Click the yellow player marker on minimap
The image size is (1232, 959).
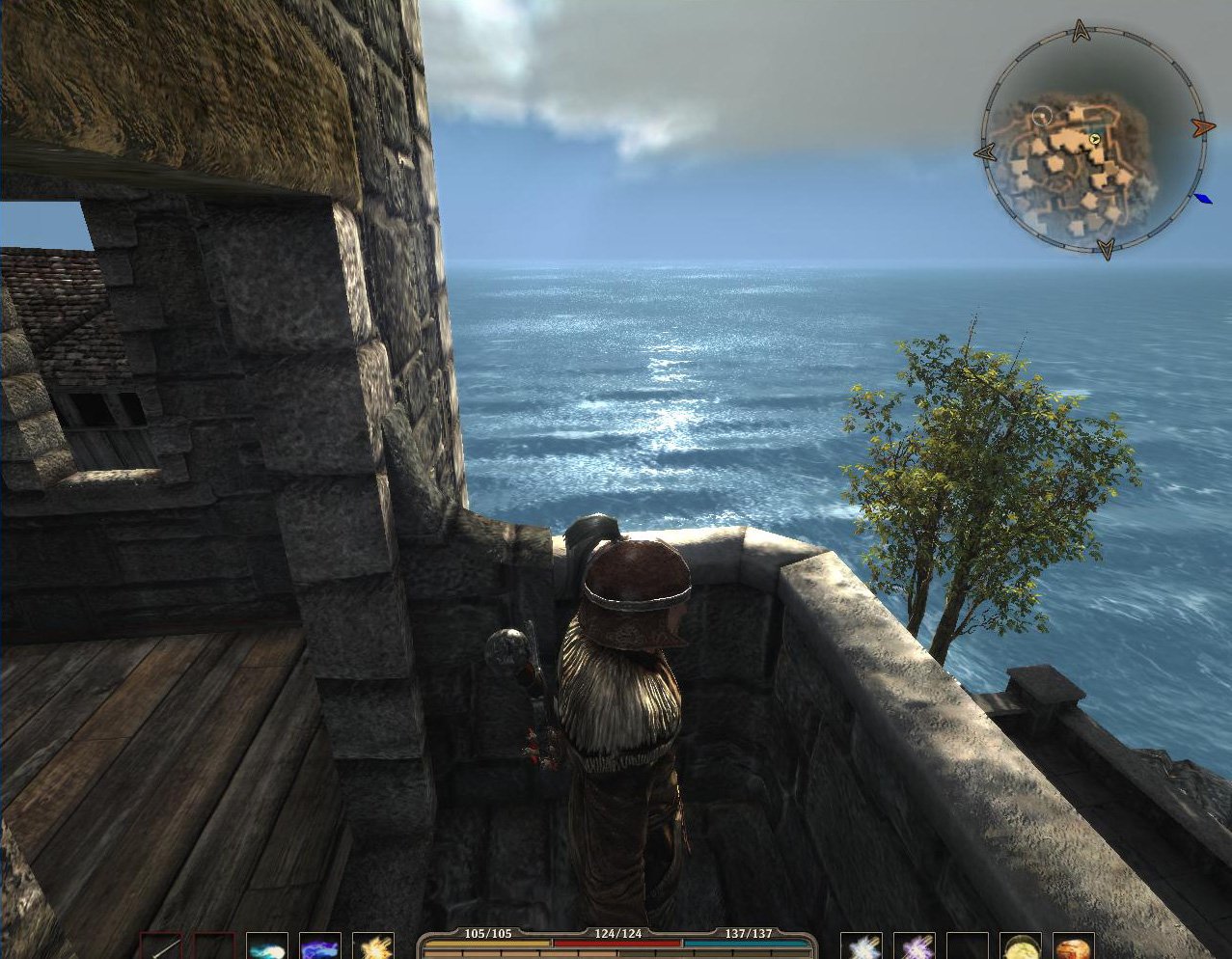(1095, 140)
